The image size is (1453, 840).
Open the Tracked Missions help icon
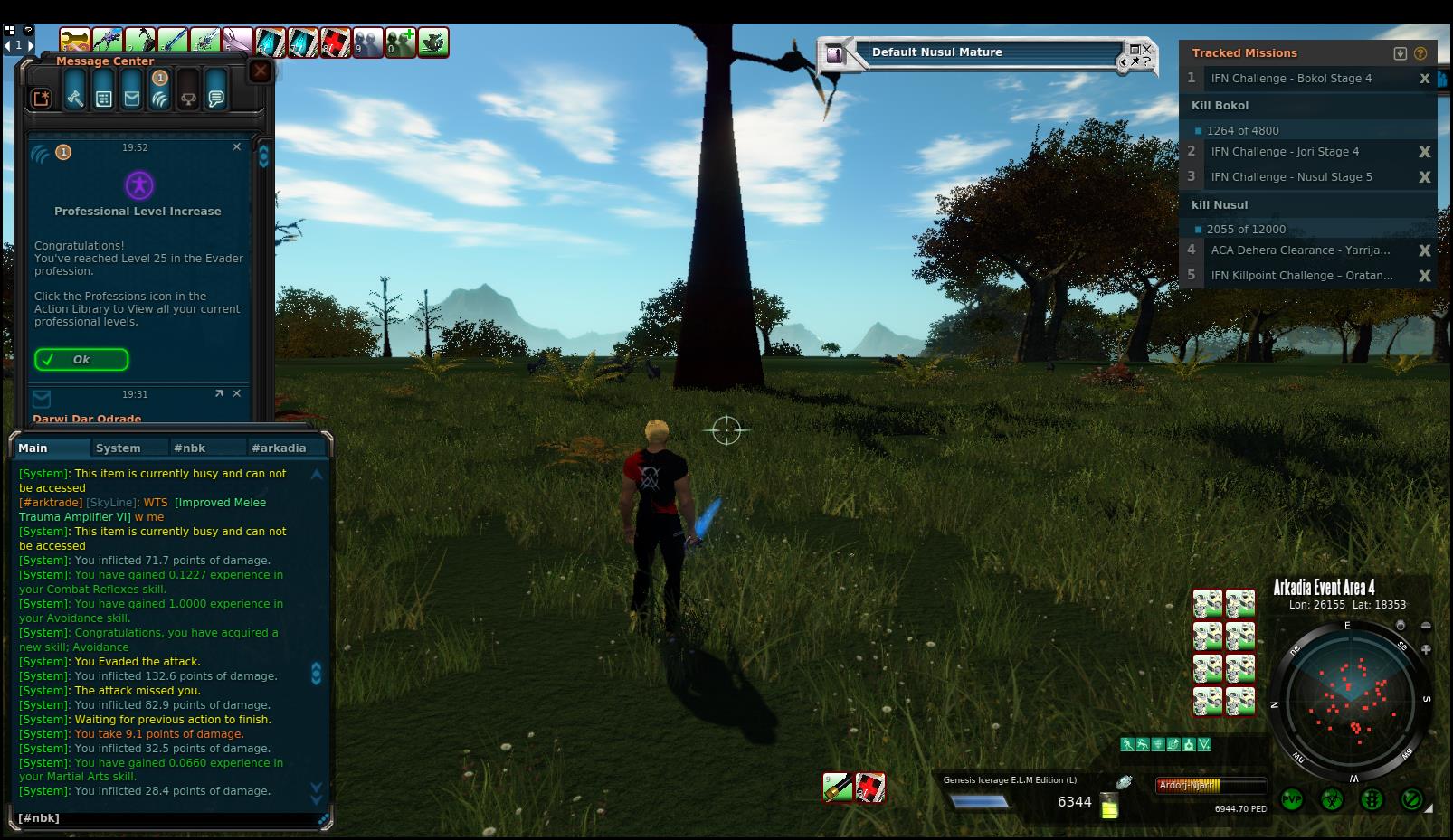click(1420, 53)
